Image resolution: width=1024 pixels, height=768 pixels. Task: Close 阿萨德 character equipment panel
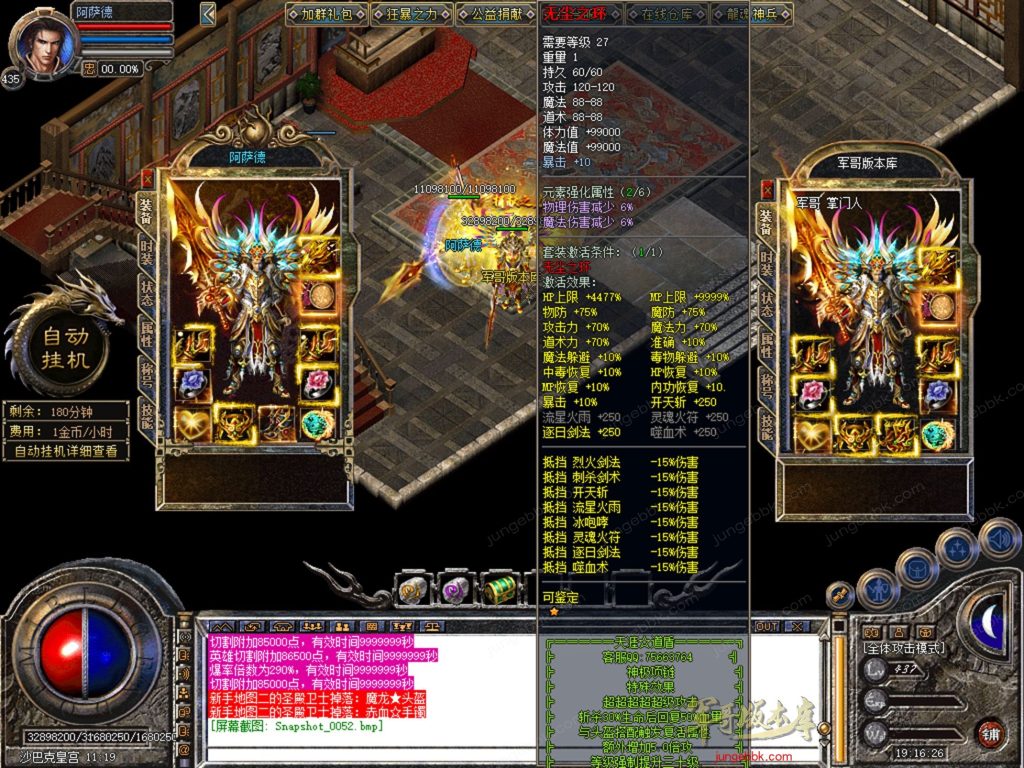pyautogui.click(x=148, y=178)
